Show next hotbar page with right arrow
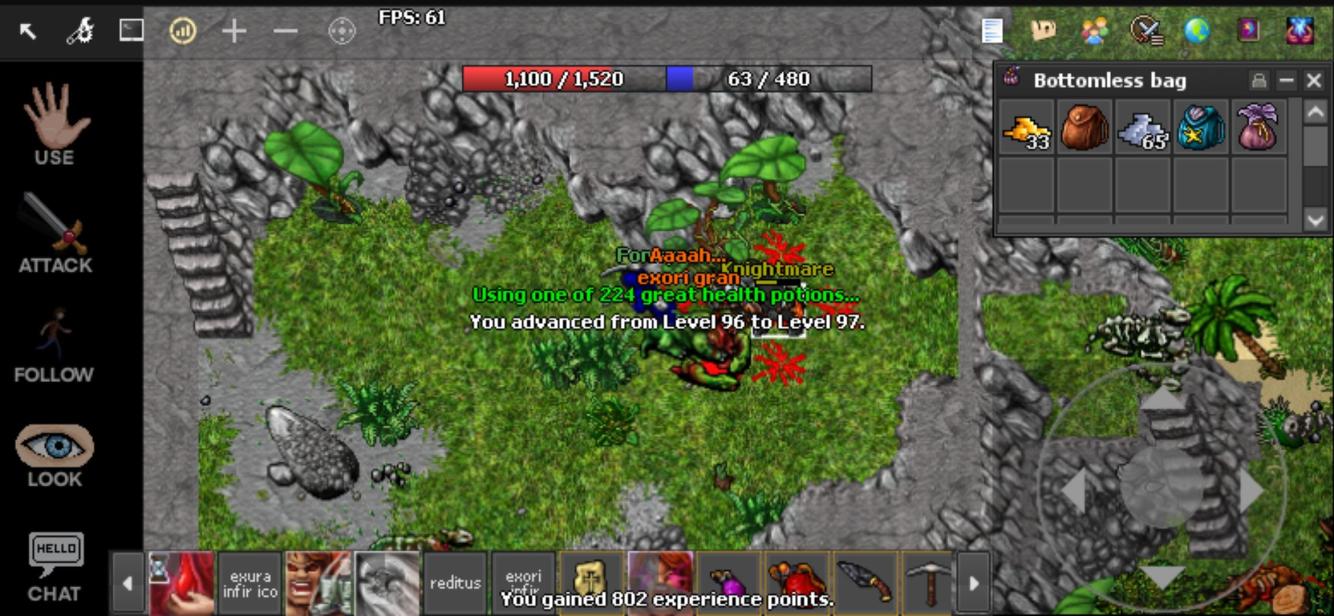 coord(974,582)
